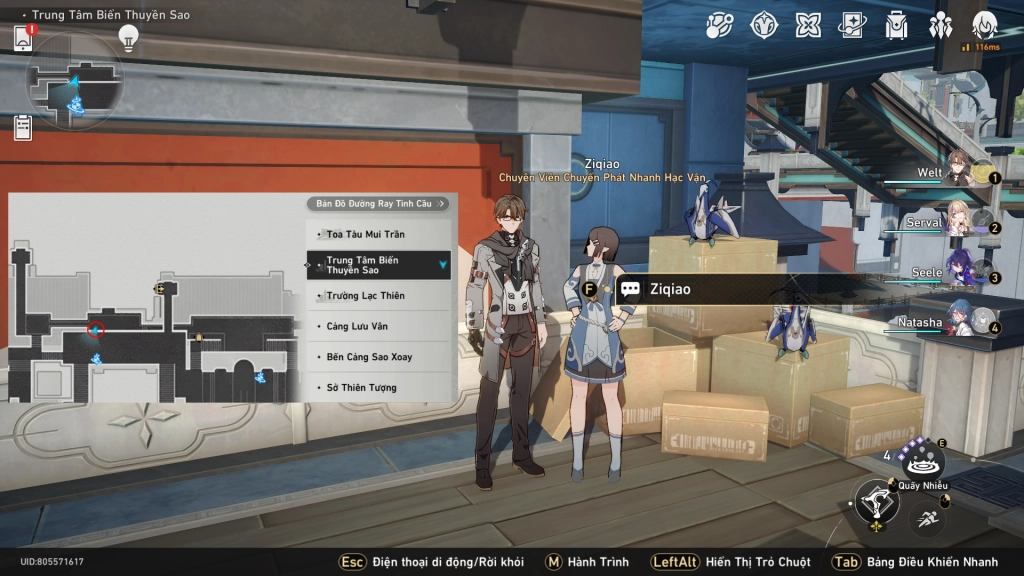
Task: Open the clipboard mission tracker icon
Action: pos(23,127)
